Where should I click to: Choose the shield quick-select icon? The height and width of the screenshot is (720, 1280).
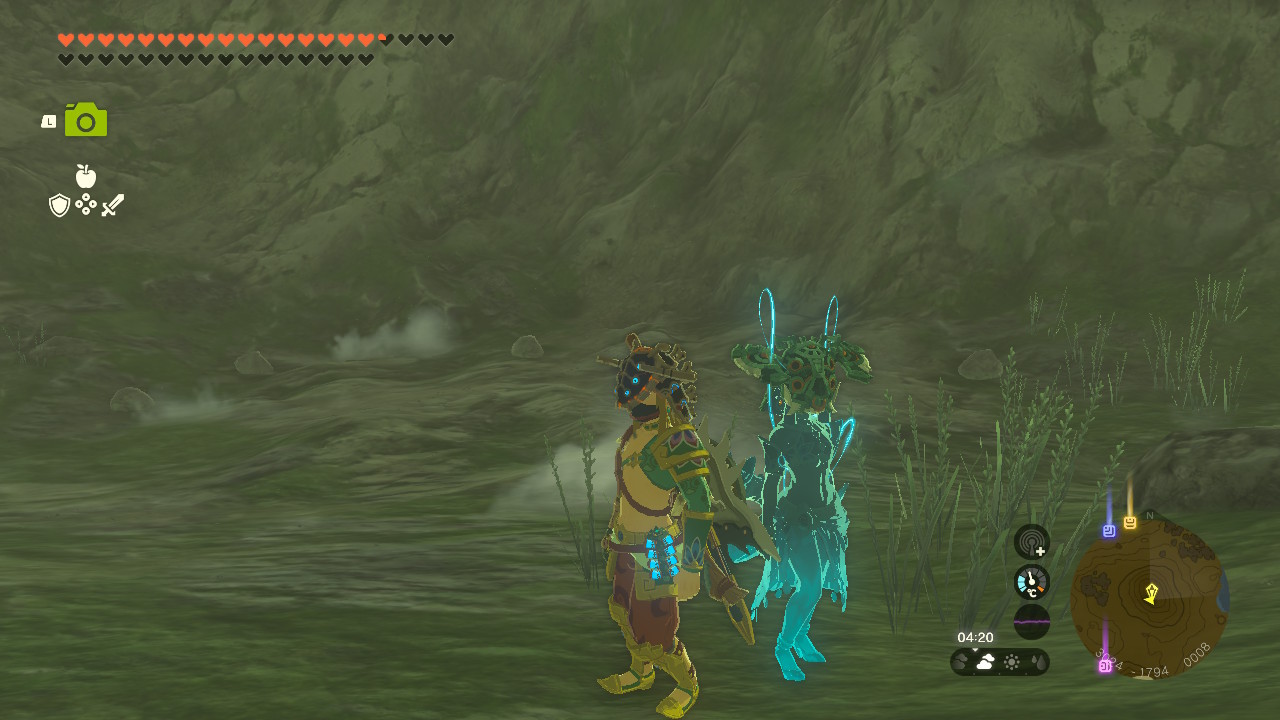(x=60, y=205)
